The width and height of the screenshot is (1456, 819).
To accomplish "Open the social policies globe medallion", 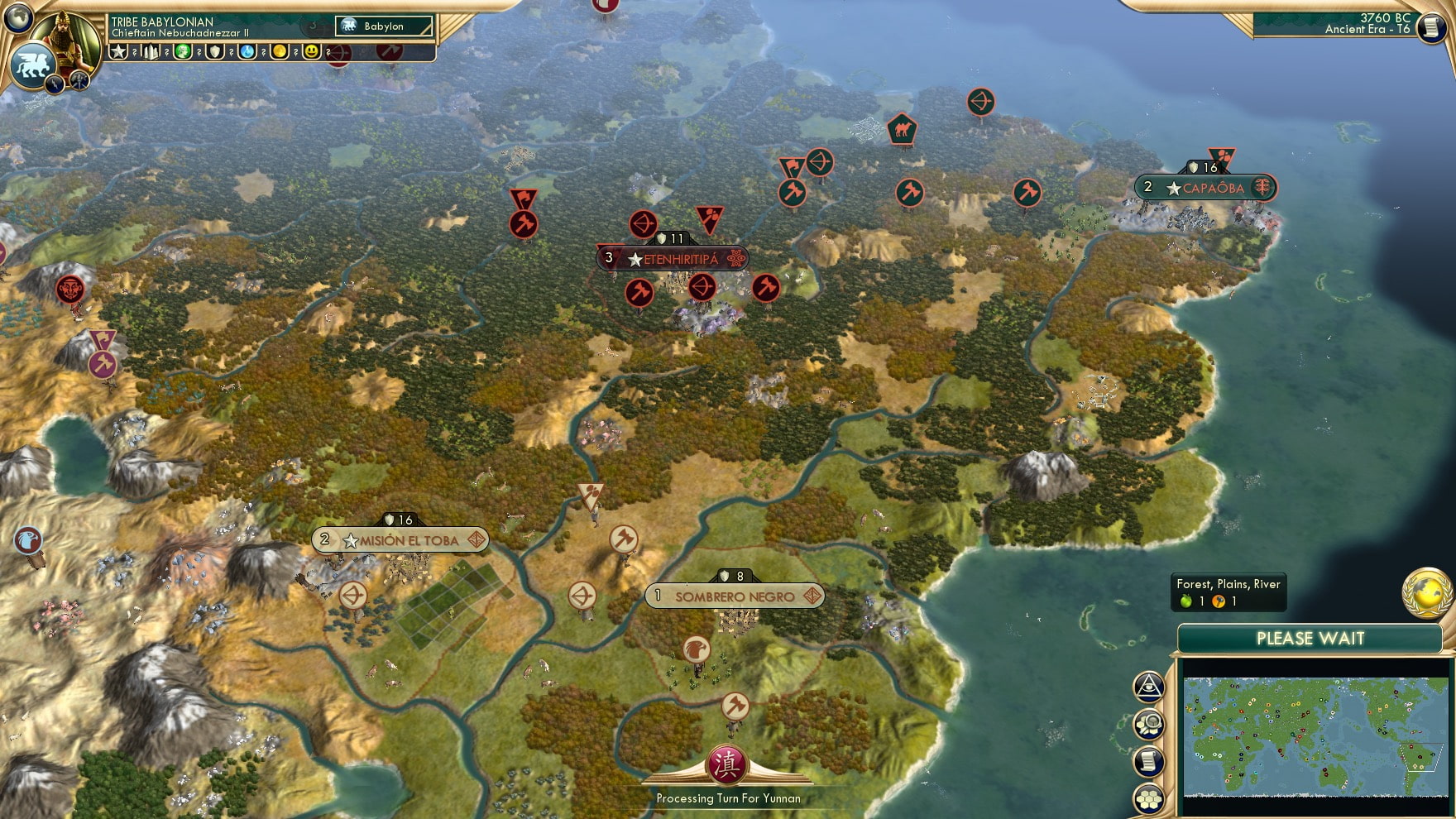I will (x=1426, y=594).
